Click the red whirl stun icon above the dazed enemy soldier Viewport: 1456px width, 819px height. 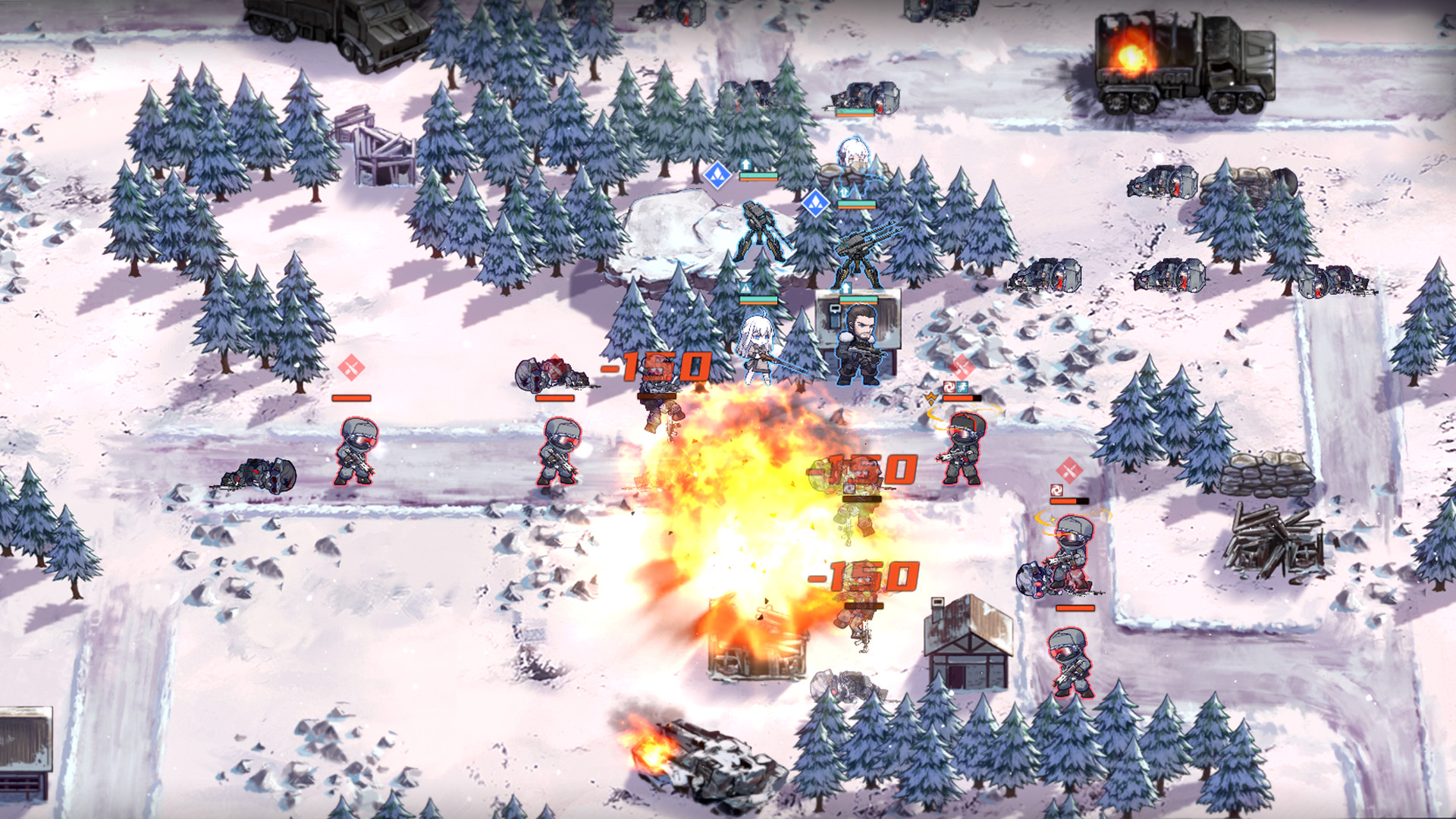coord(949,387)
